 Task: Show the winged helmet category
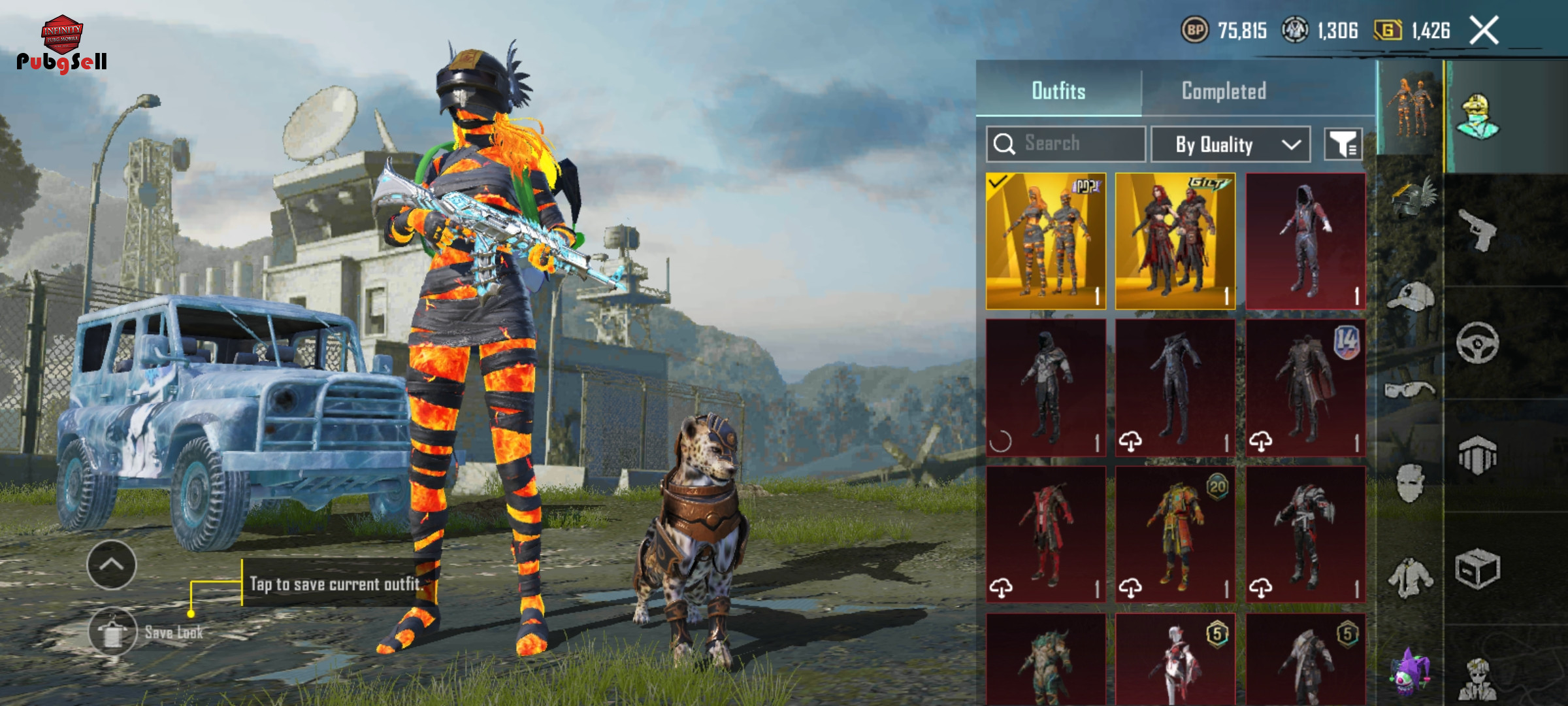click(x=1411, y=198)
